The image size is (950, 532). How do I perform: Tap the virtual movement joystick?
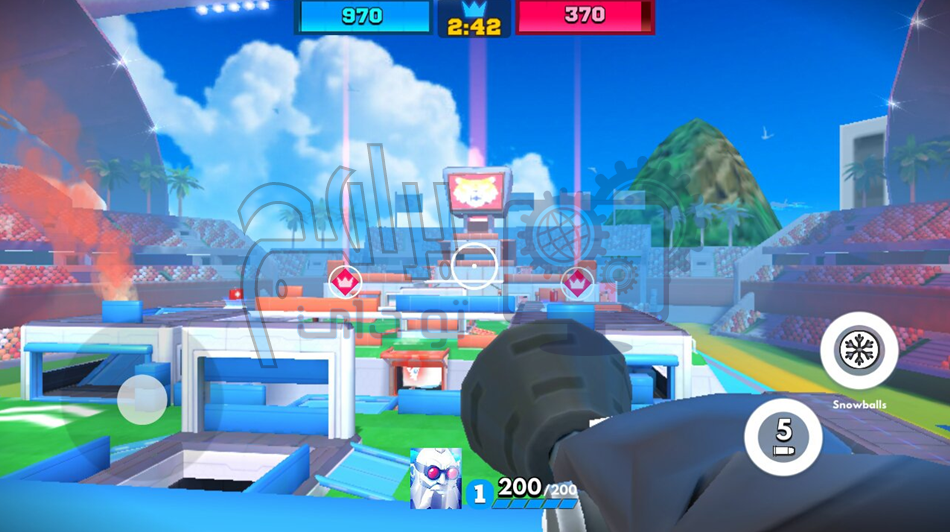click(x=141, y=399)
